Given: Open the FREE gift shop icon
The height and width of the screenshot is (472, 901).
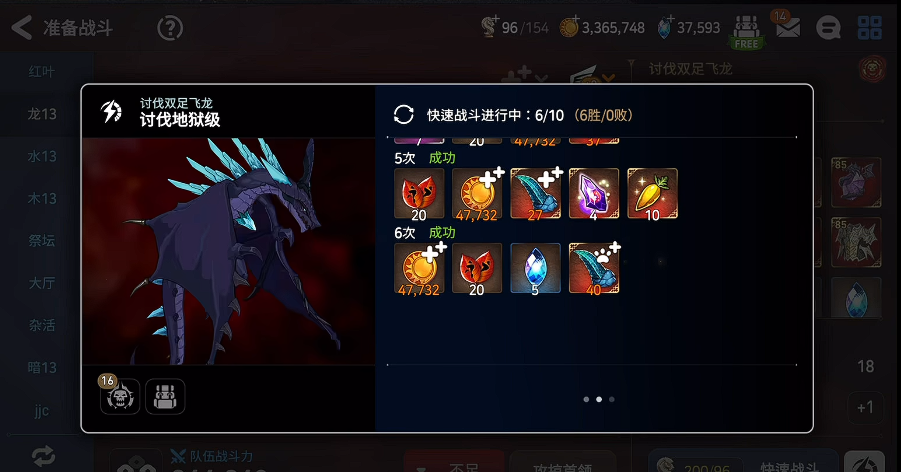Looking at the screenshot, I should tap(746, 30).
